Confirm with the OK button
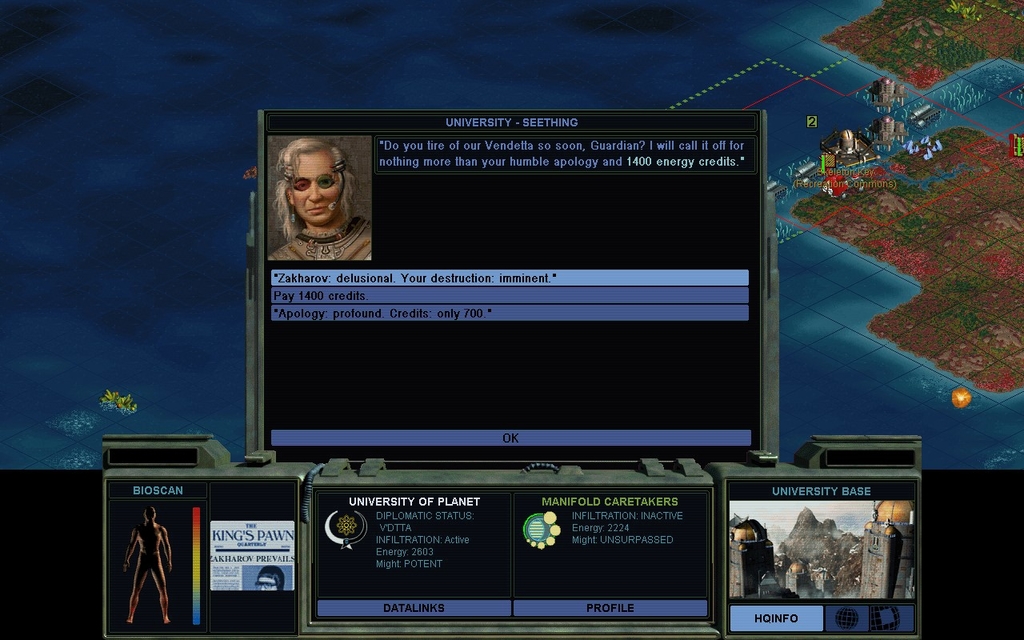Image resolution: width=1024 pixels, height=640 pixels. click(510, 438)
